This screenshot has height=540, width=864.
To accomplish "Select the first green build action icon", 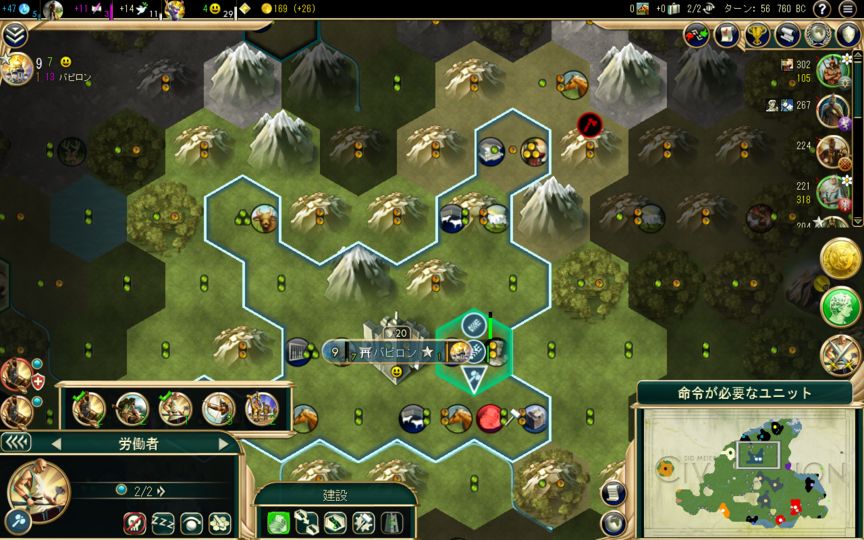I will coord(279,521).
